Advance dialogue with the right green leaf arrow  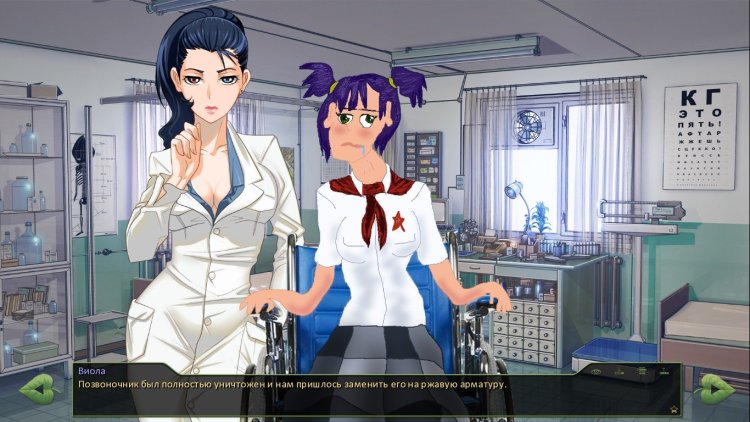pos(716,388)
